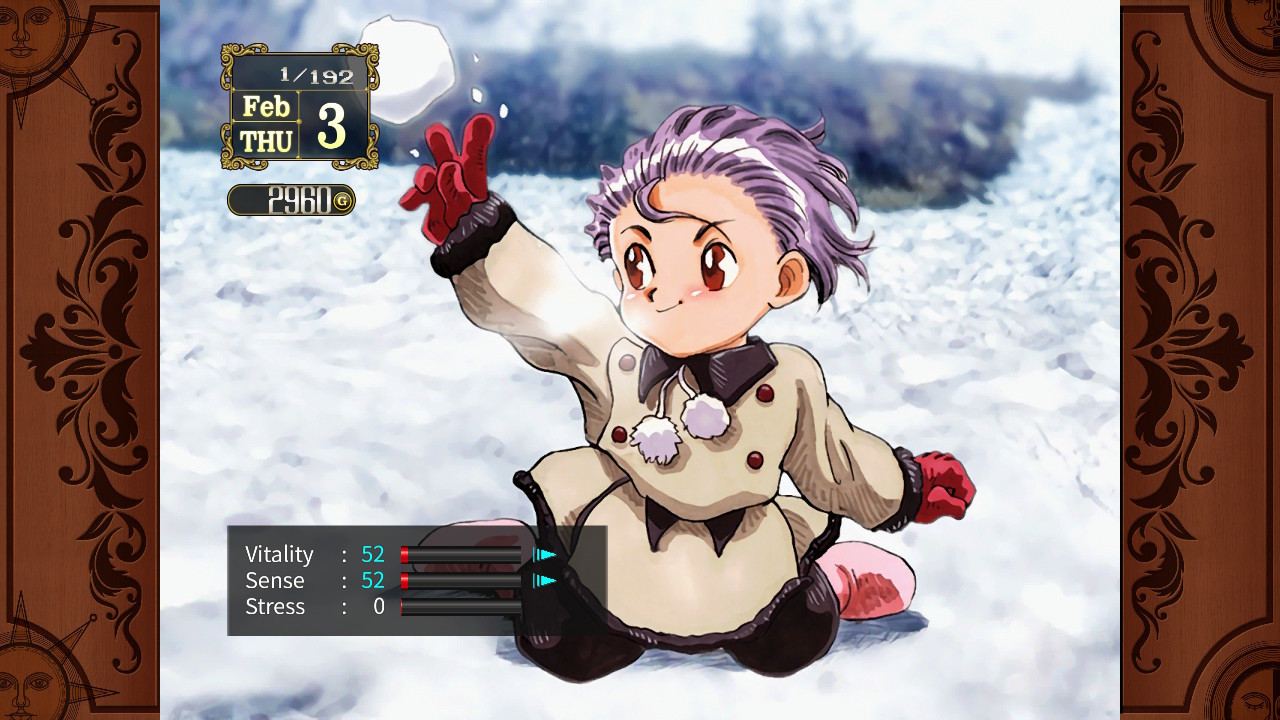Click the Vitality value of 52
Viewport: 1280px width, 720px height.
(x=373, y=554)
